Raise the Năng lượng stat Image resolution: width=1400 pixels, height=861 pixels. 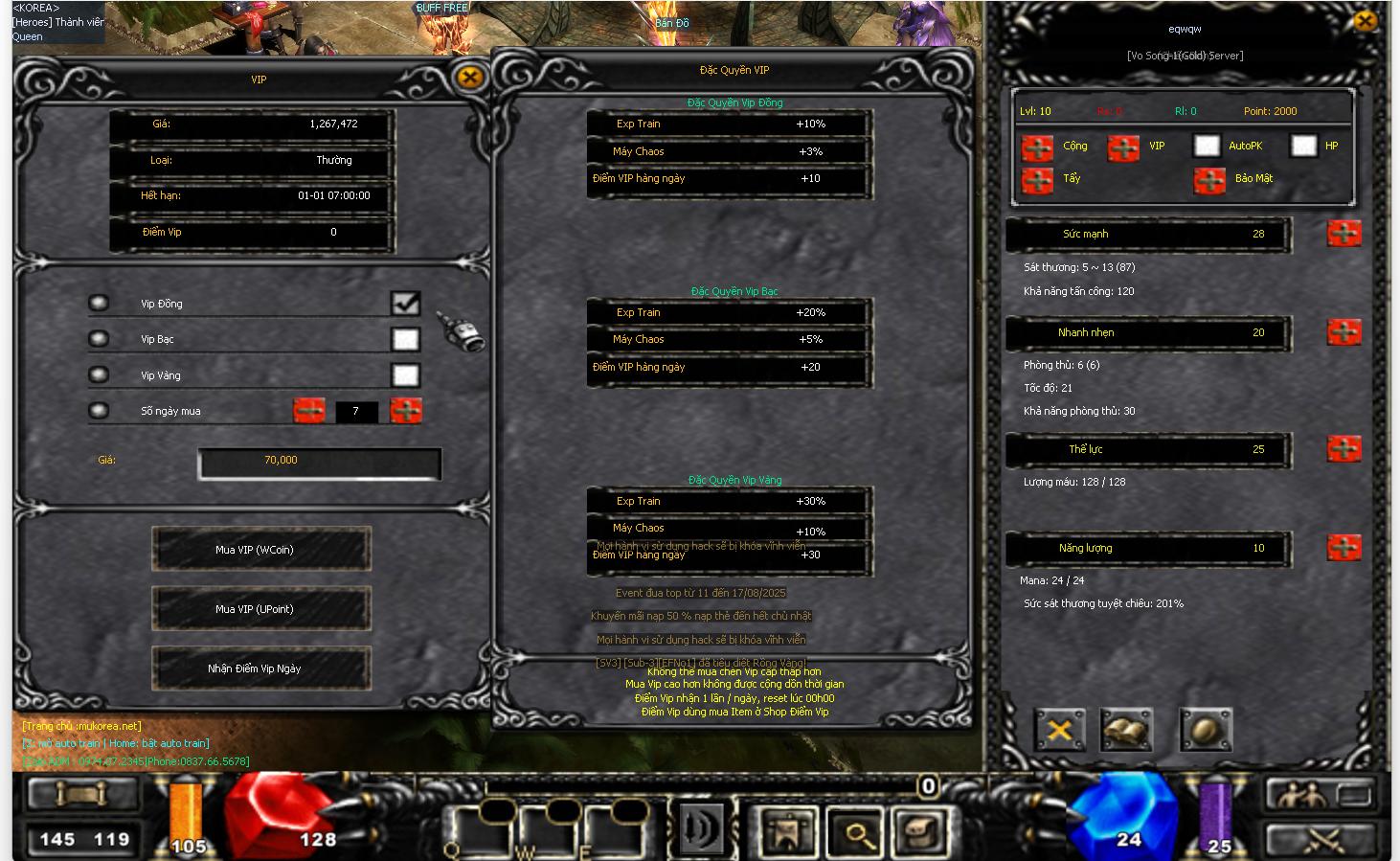(x=1344, y=548)
